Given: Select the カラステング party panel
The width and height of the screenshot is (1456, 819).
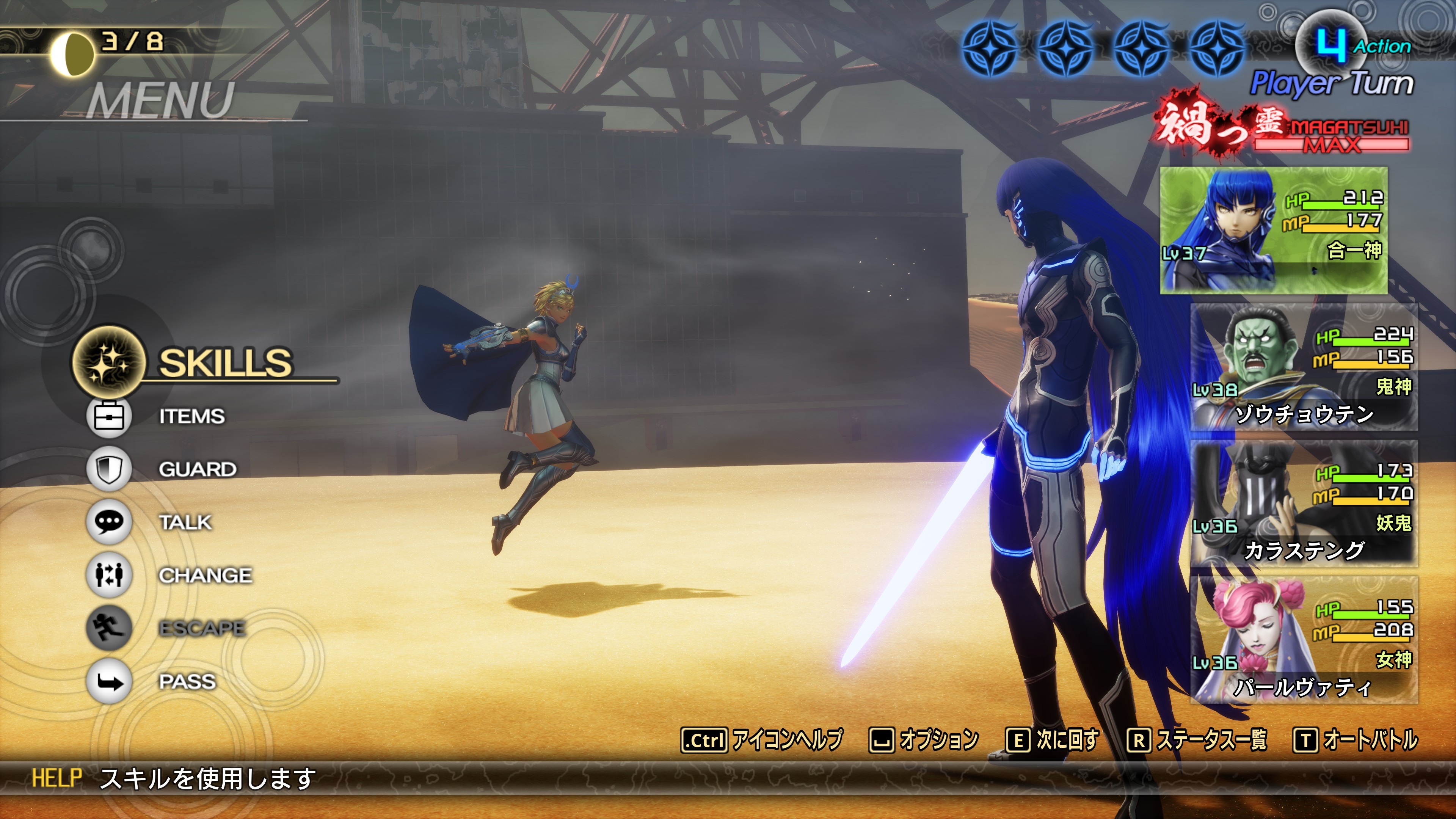Looking at the screenshot, I should tap(1304, 504).
